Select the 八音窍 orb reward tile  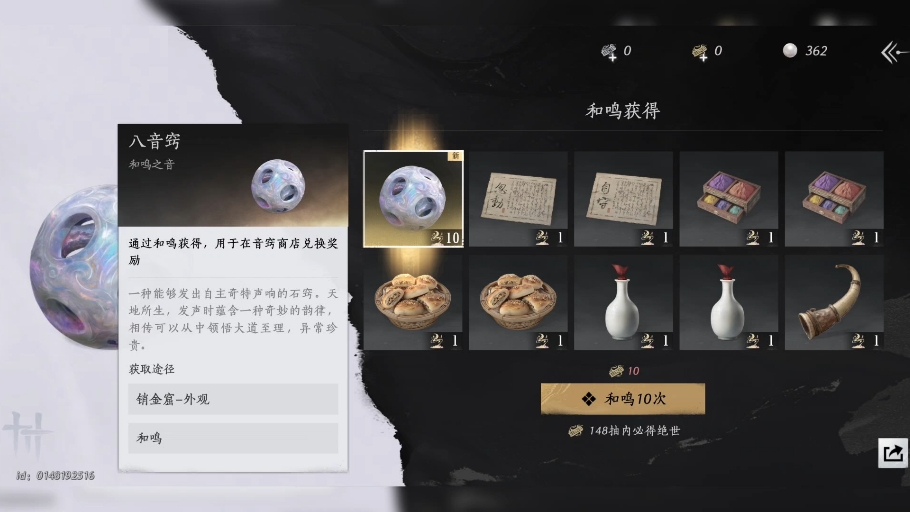(413, 198)
